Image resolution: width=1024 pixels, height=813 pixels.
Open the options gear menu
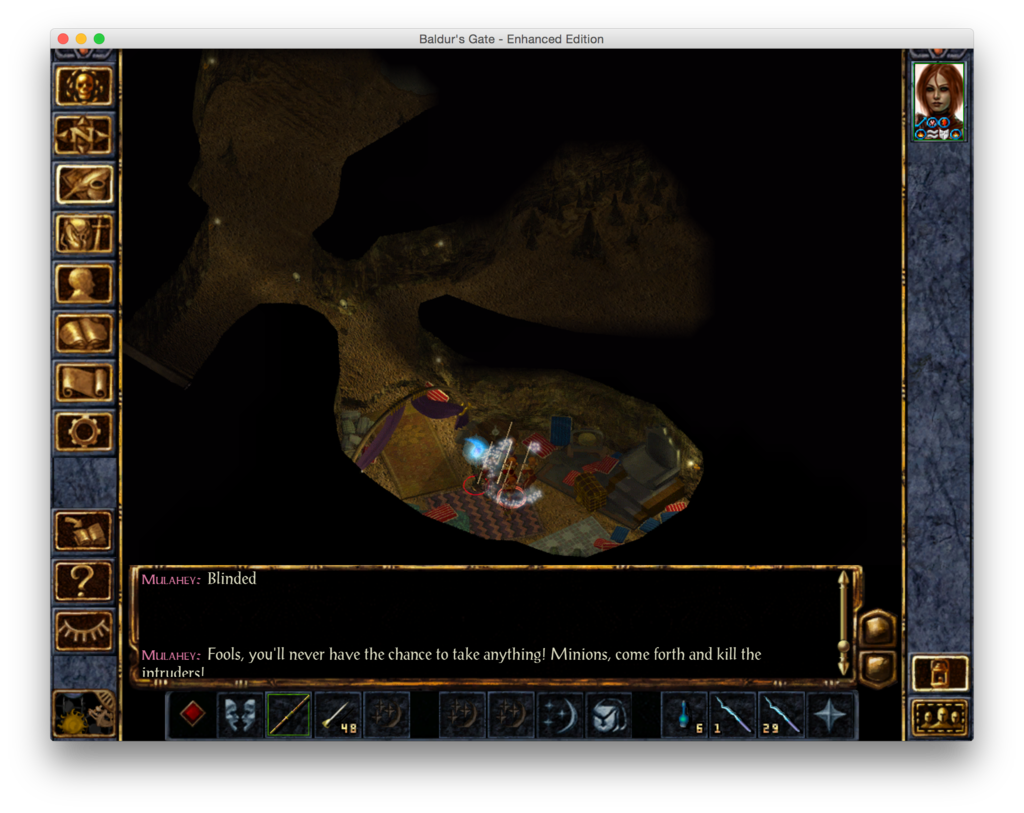coord(84,431)
